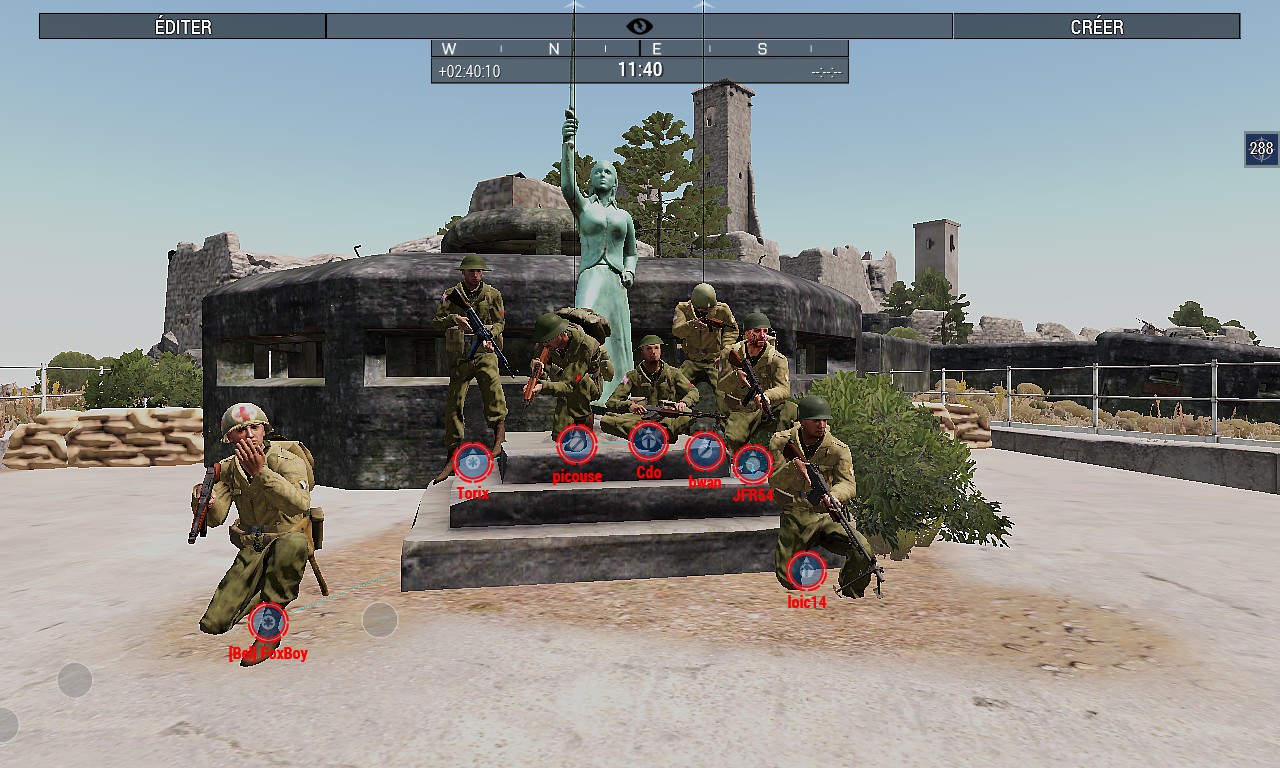Select the loic14 unit marker
Screen dimensions: 1280x768
806,571
